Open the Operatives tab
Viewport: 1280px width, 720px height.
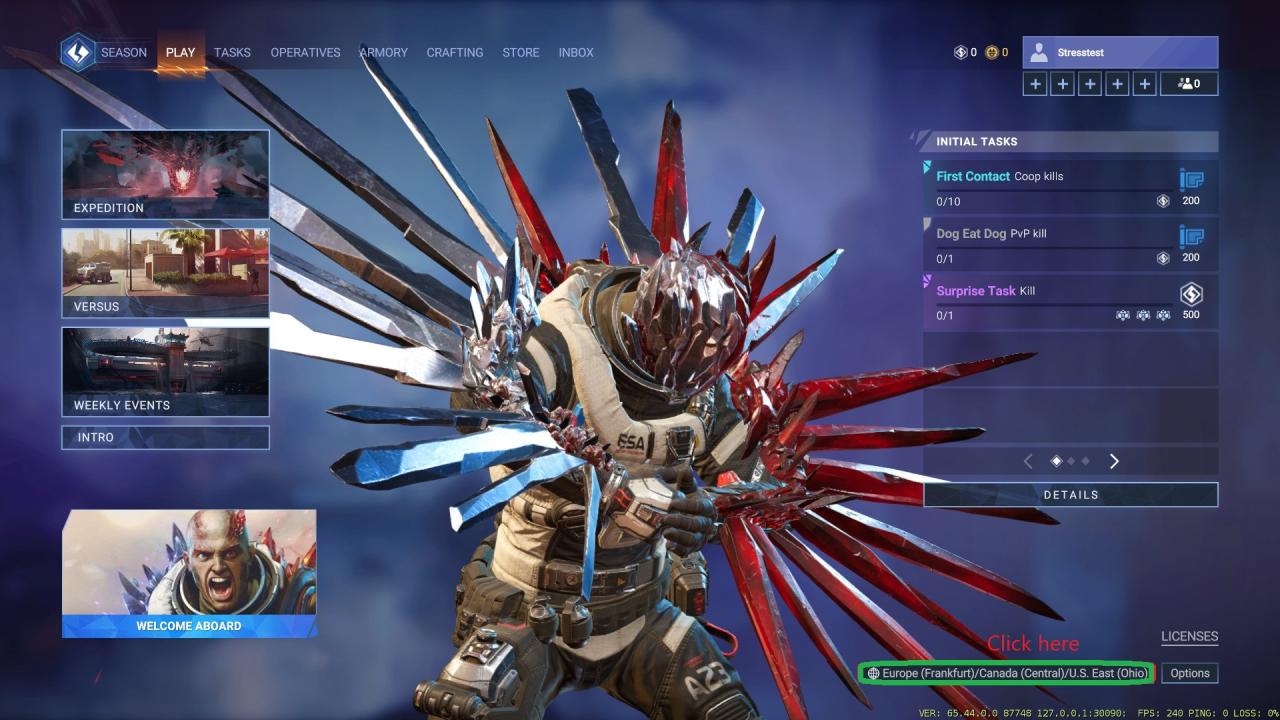tap(305, 52)
